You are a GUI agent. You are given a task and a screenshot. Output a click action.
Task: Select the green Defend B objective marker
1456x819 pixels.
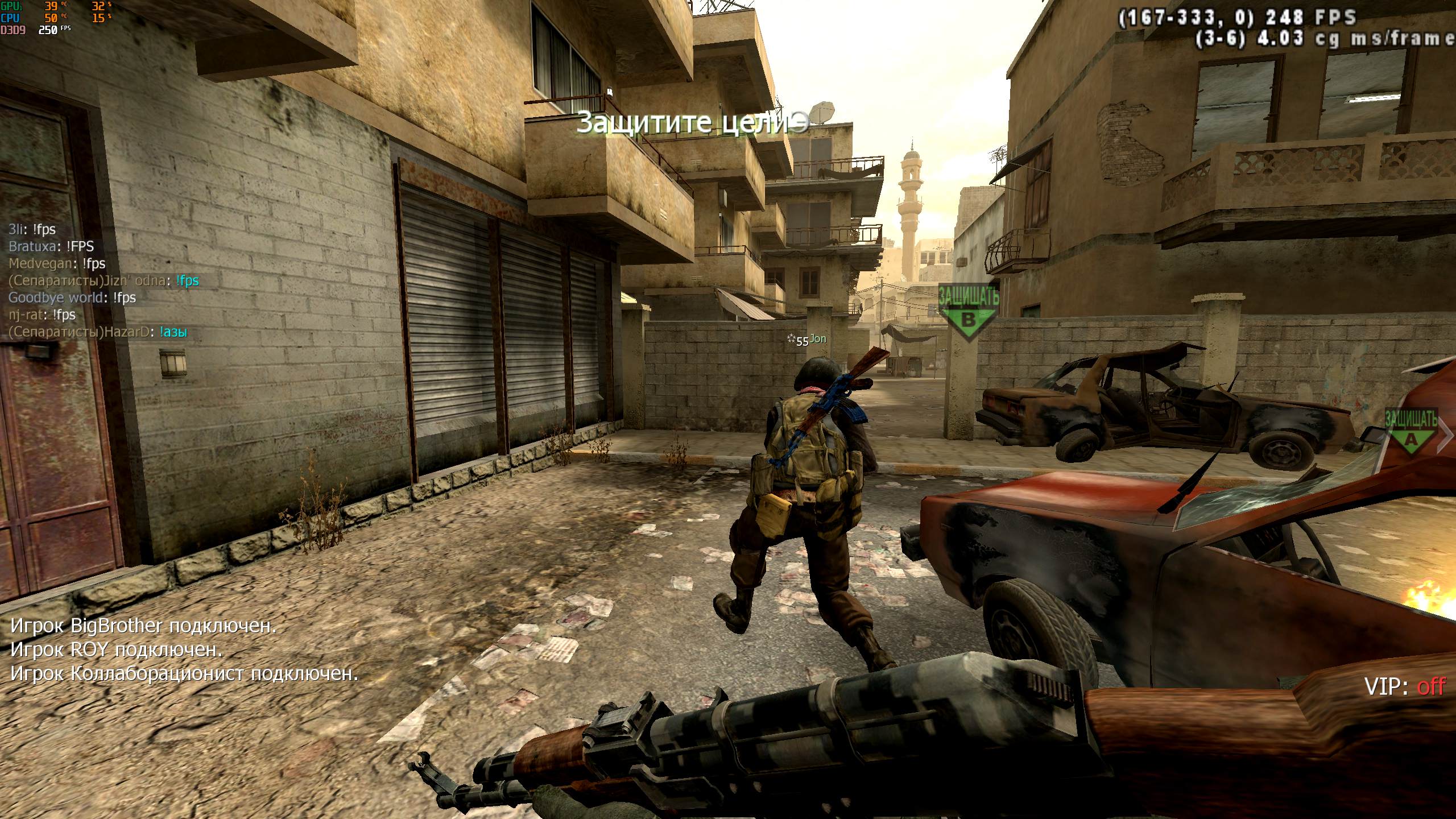967,314
